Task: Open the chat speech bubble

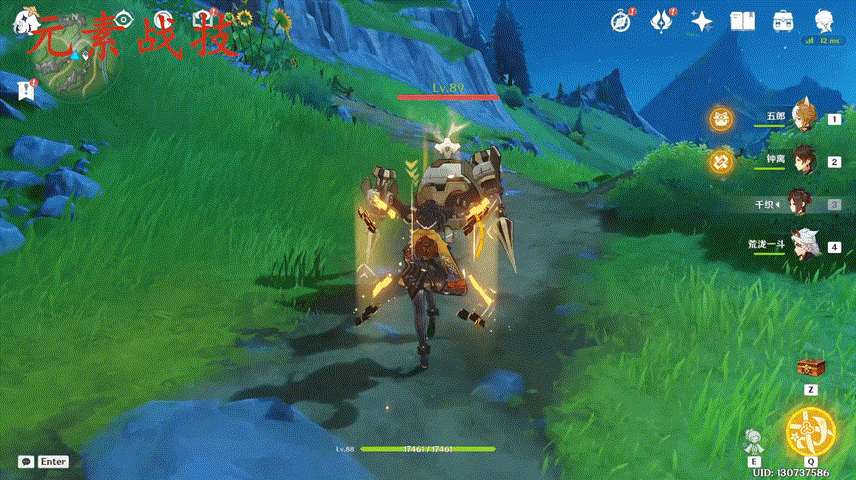Action: 26,462
